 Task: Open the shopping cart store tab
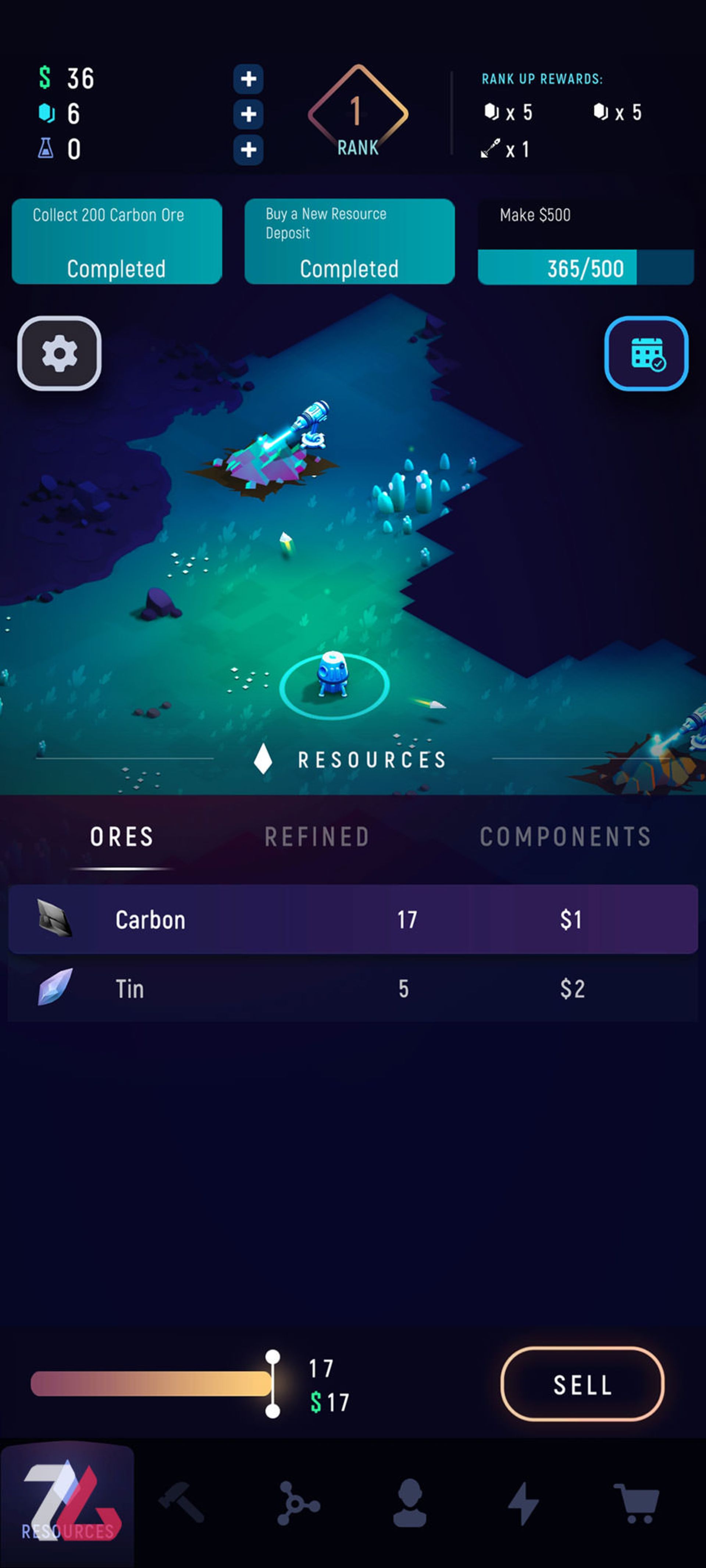[637, 1502]
